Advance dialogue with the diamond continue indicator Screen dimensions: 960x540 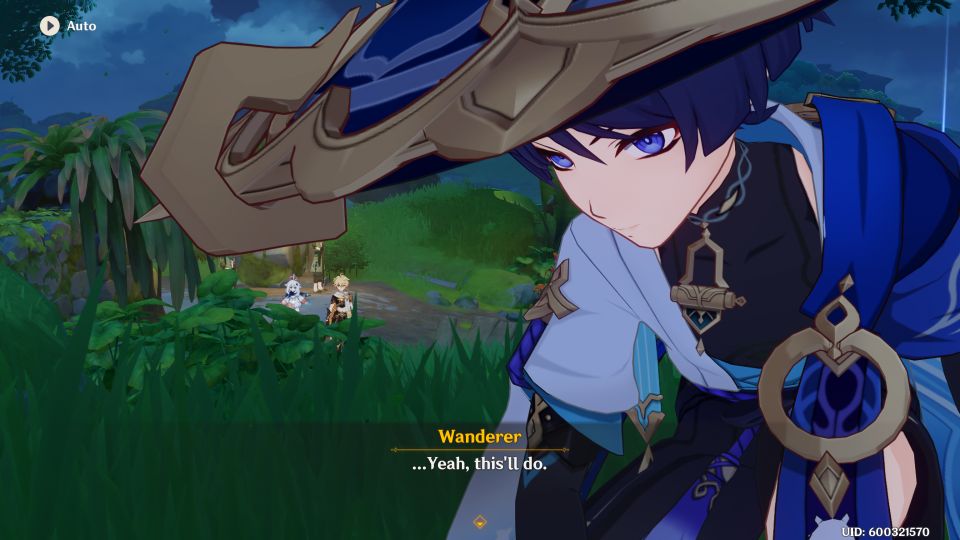(x=480, y=521)
